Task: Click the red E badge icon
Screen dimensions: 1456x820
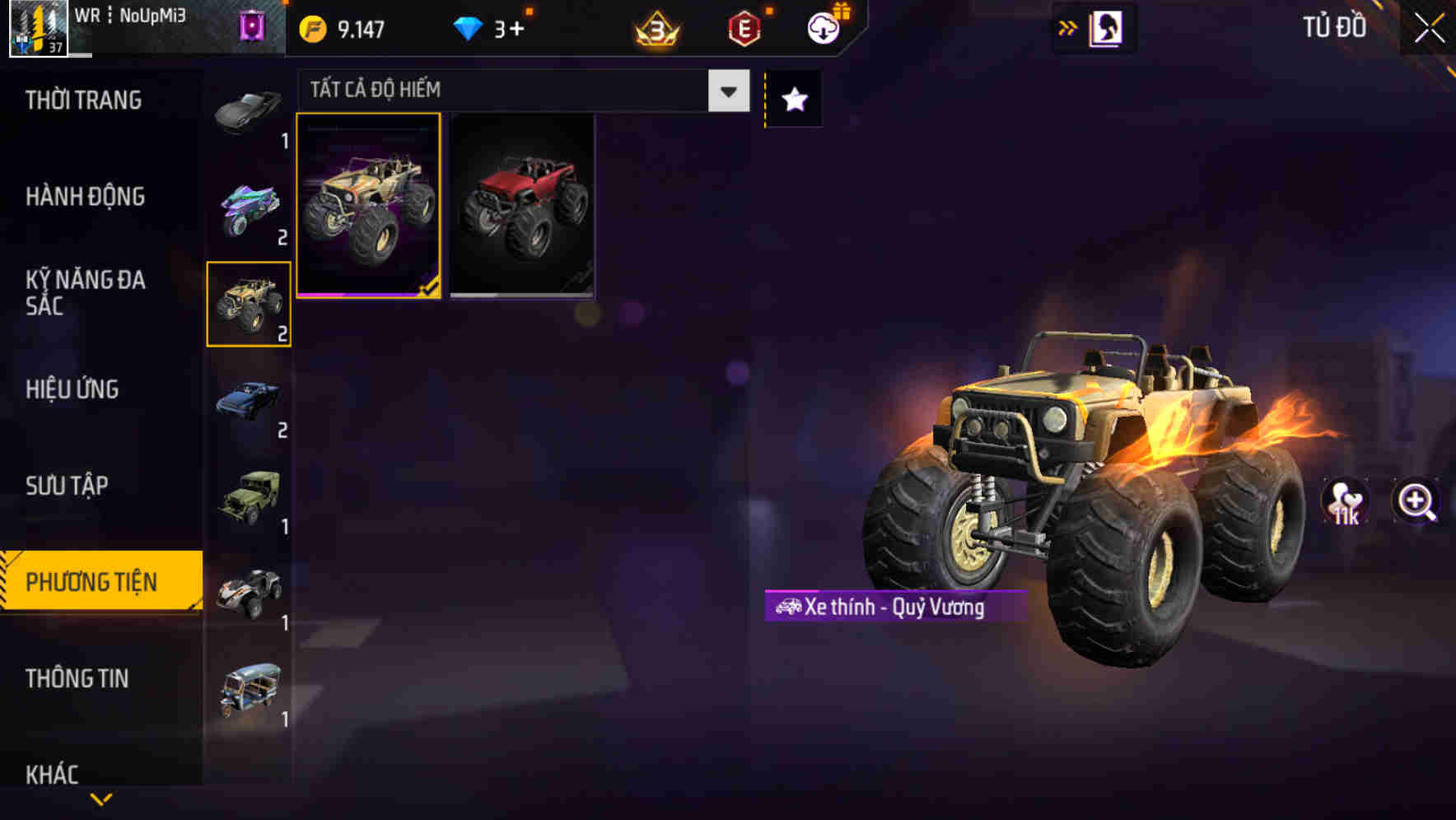Action: tap(743, 27)
